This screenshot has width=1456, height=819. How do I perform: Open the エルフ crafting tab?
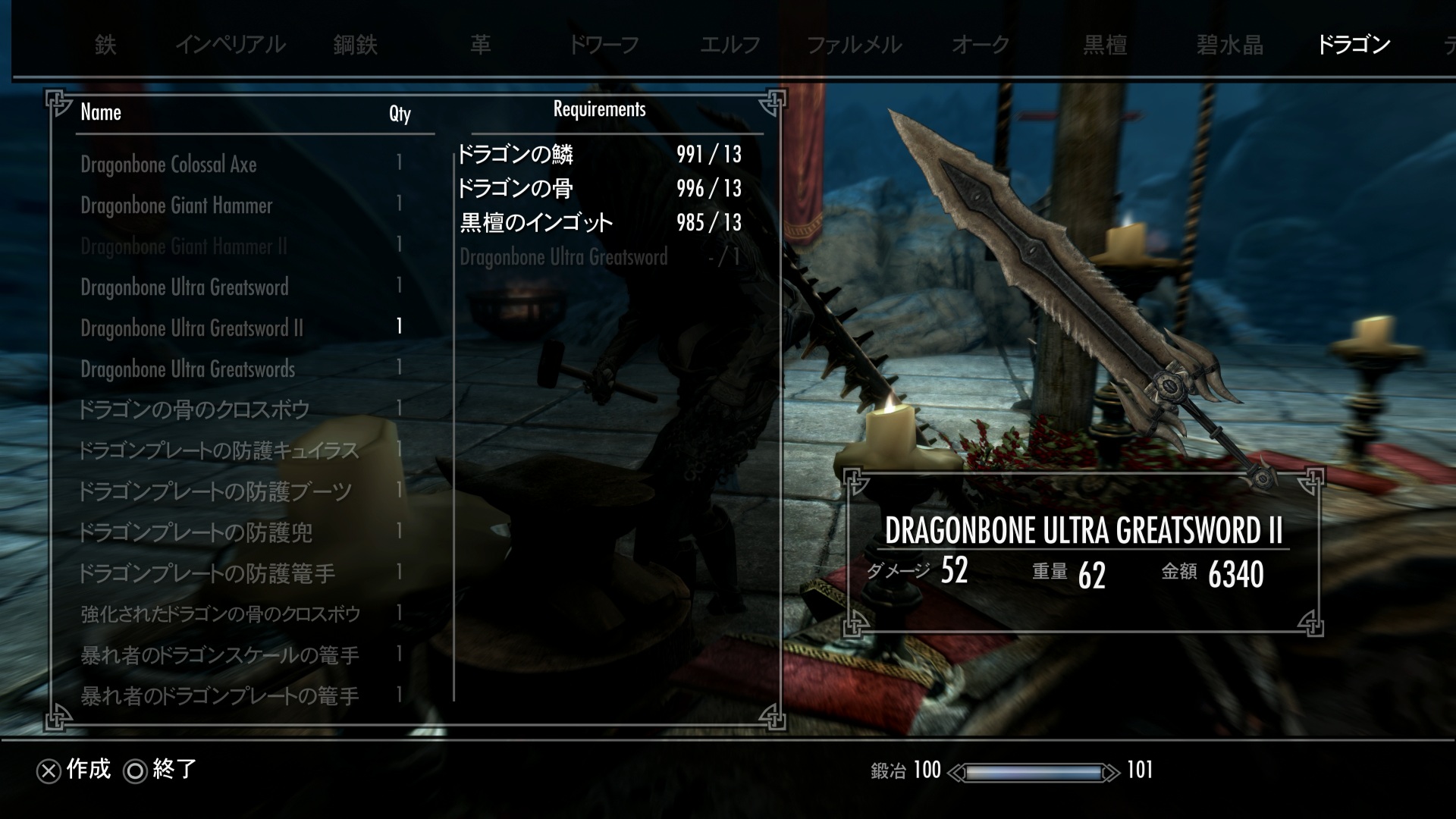coord(730,45)
